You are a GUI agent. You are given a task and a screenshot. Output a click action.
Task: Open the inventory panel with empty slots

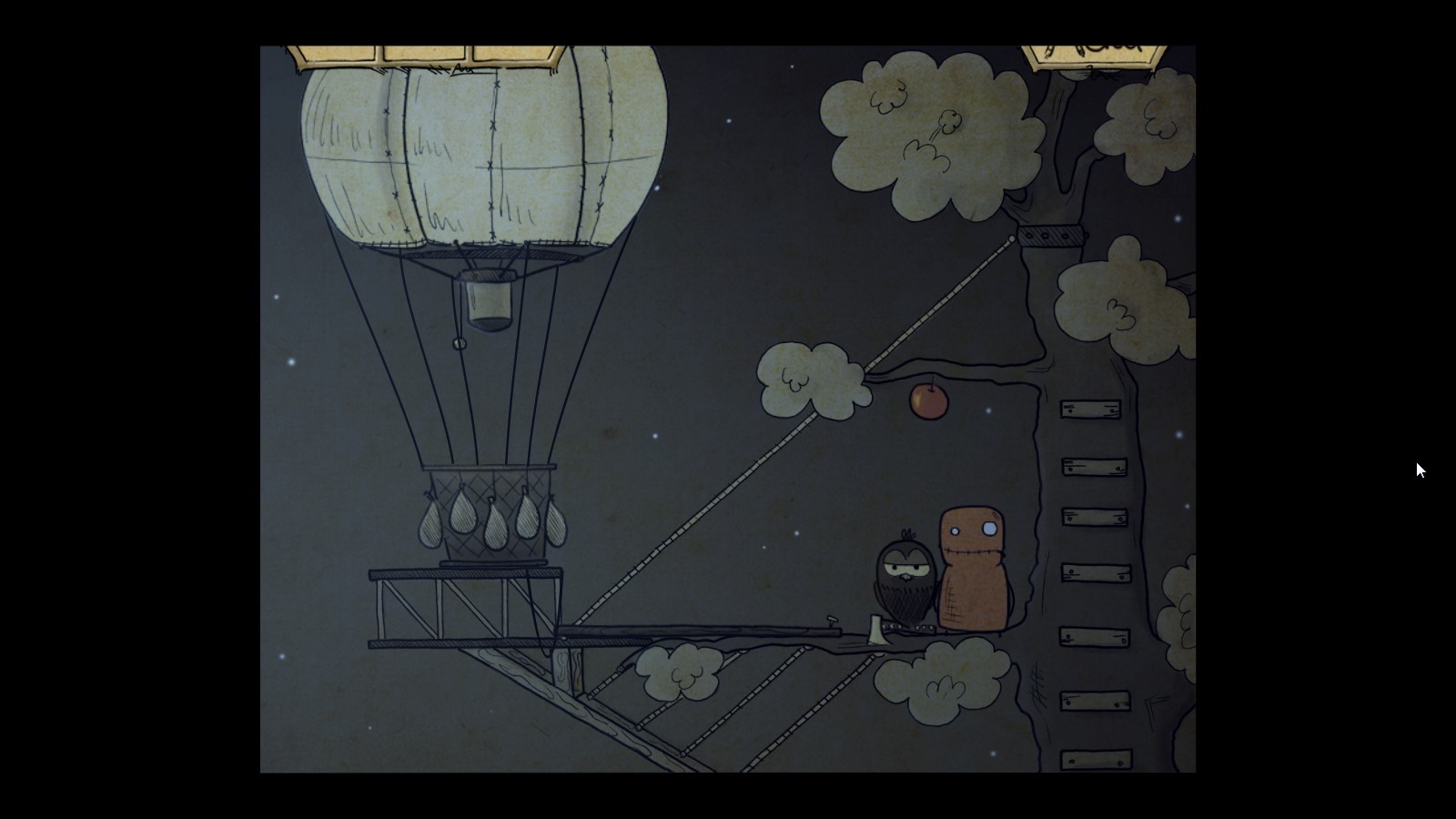423,55
